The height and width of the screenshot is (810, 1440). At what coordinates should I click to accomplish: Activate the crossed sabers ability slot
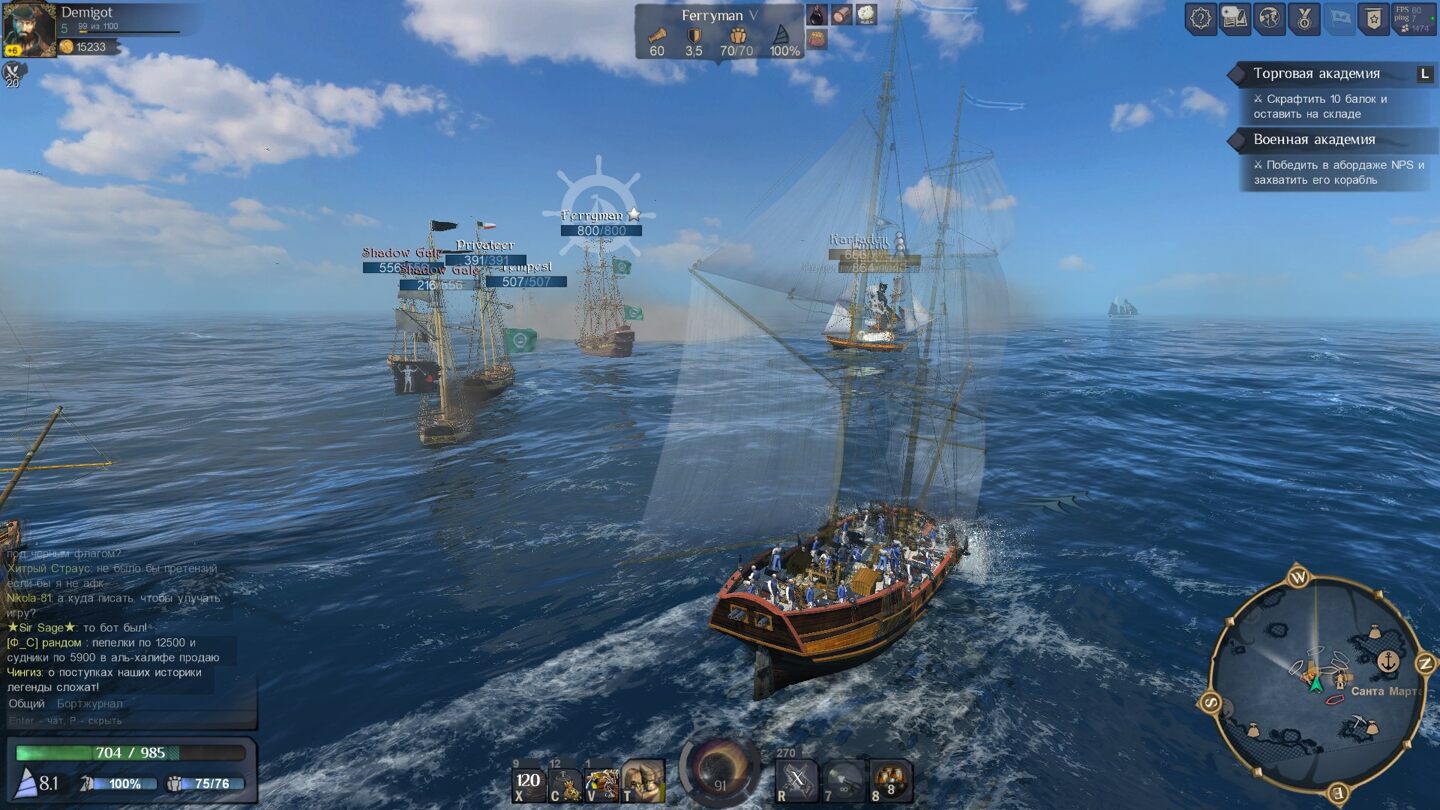pos(797,781)
